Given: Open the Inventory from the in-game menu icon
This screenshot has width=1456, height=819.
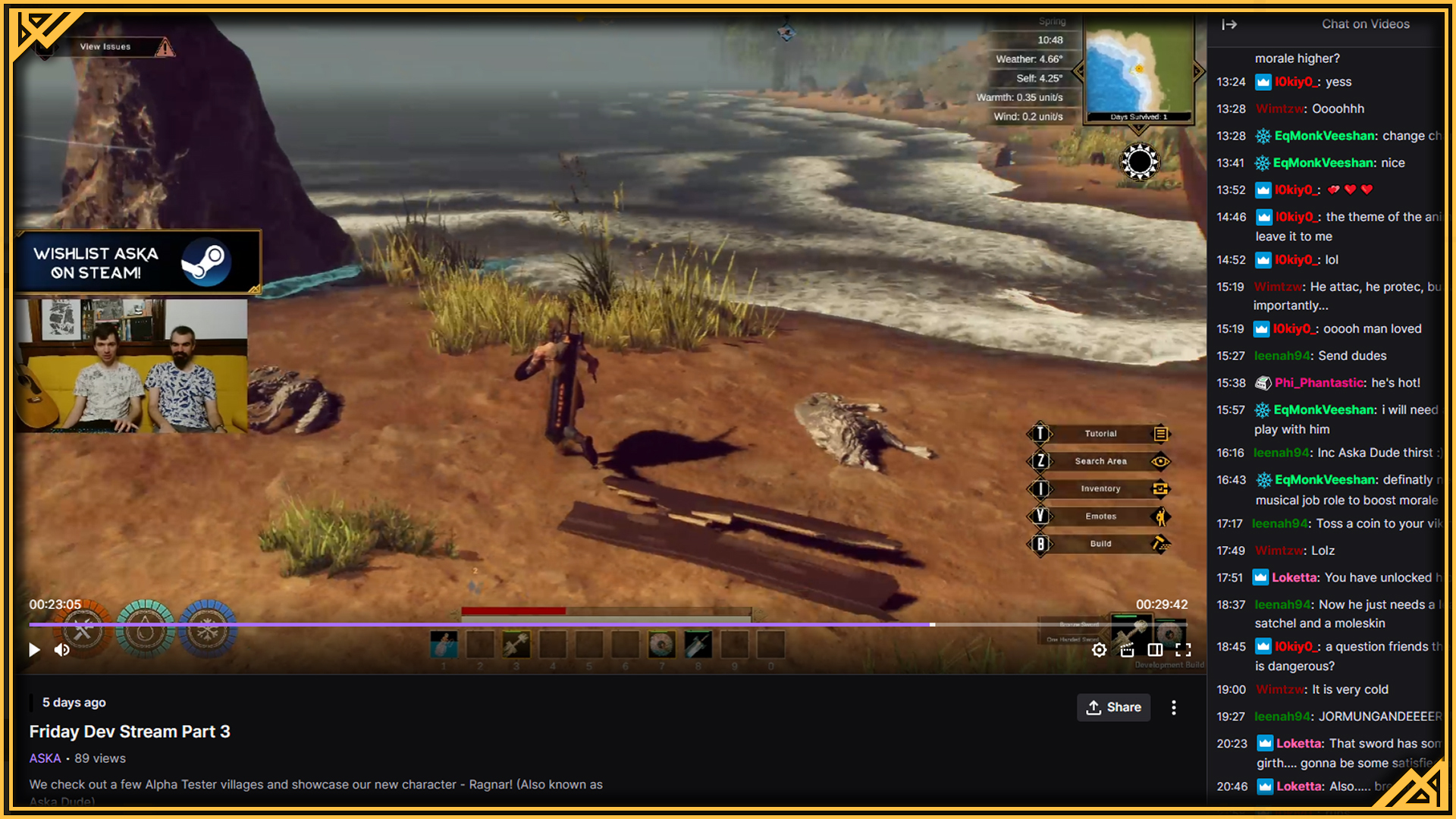Looking at the screenshot, I should pyautogui.click(x=1160, y=489).
